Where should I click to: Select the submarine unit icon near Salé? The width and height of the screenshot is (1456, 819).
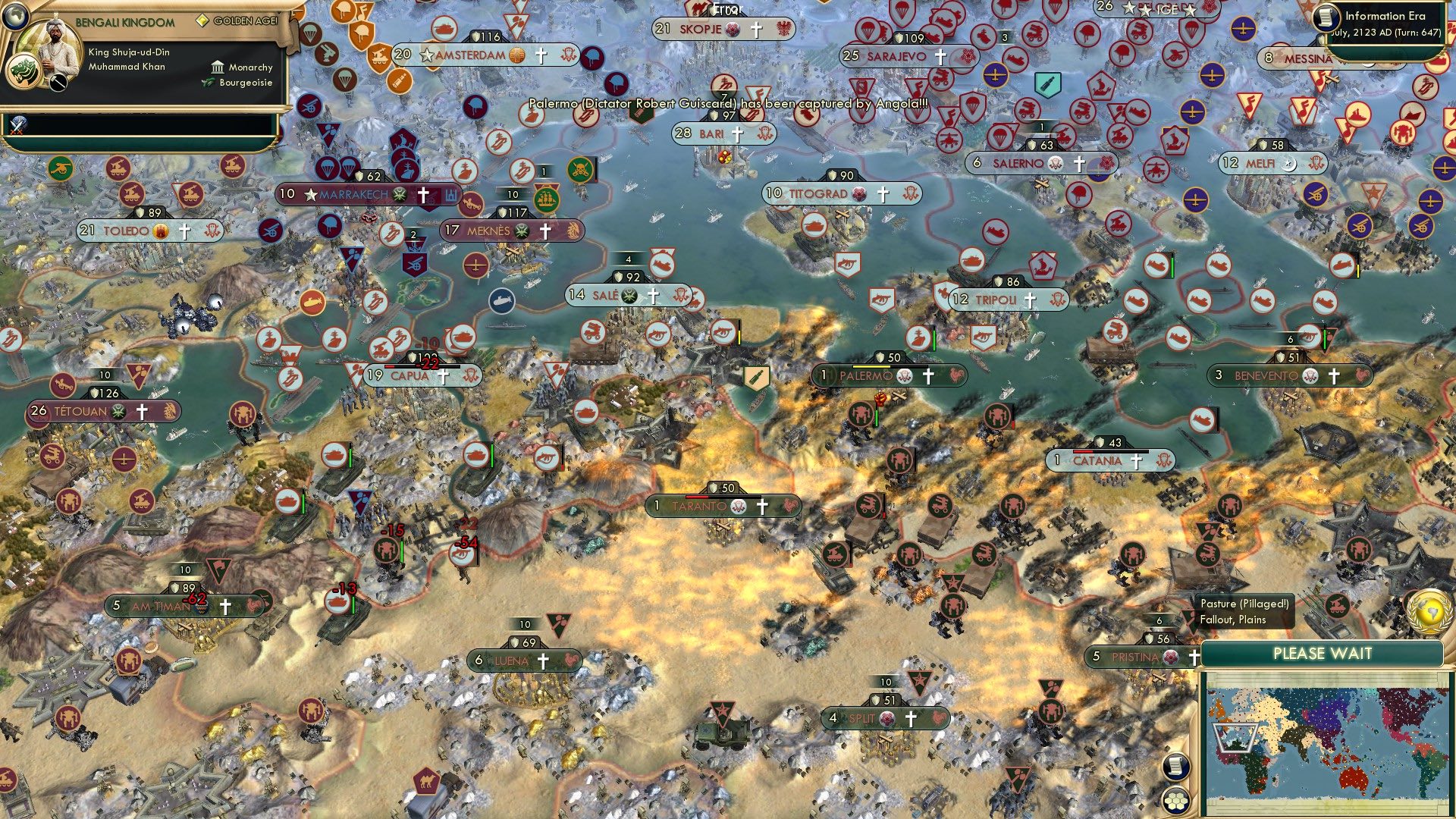coord(500,299)
